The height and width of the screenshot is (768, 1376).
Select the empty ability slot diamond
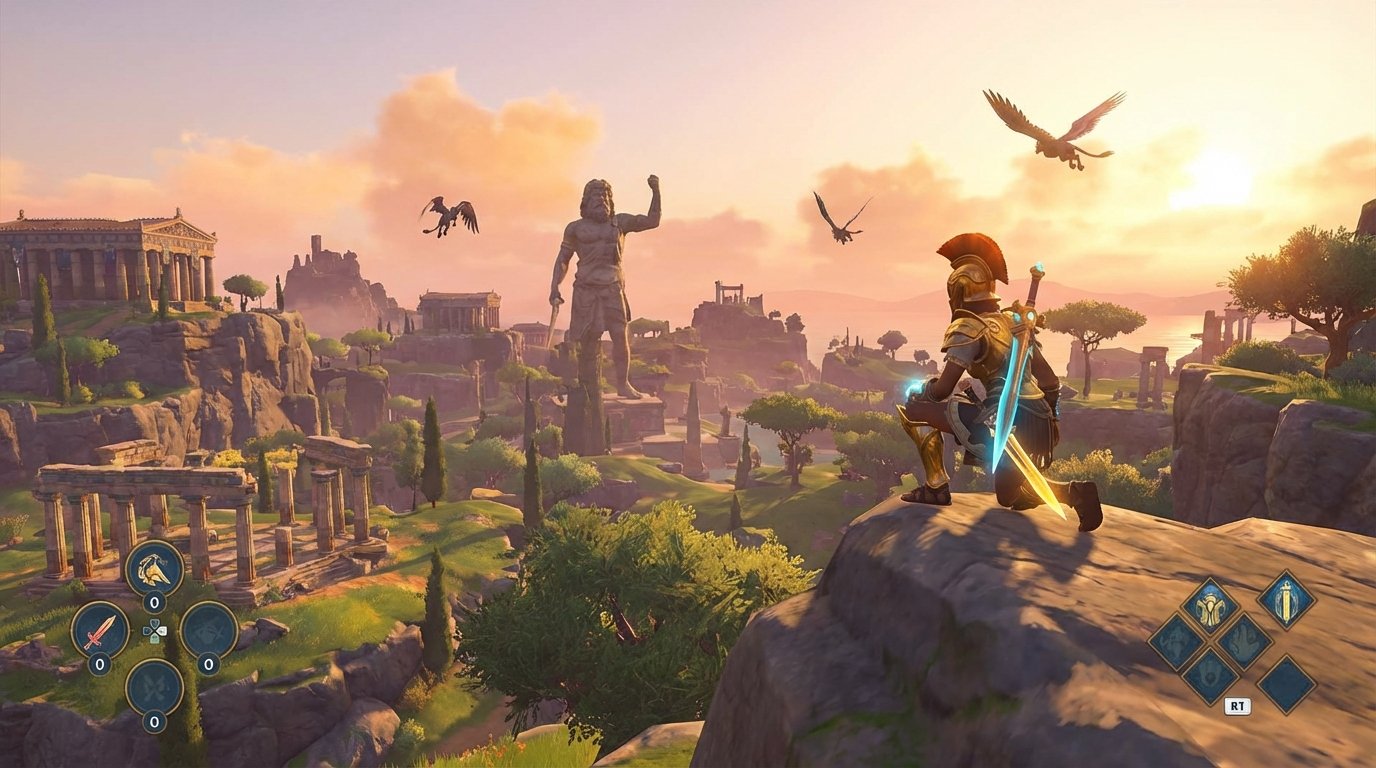click(1286, 683)
